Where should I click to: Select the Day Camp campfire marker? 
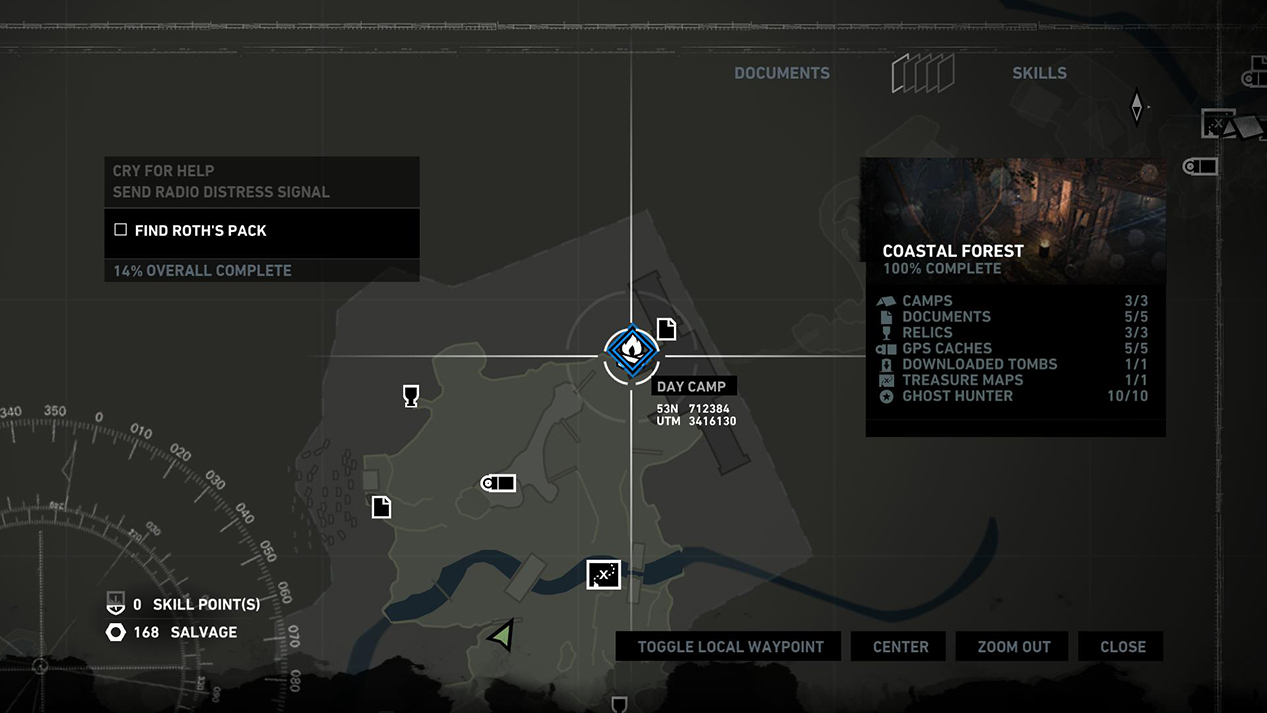click(x=631, y=352)
